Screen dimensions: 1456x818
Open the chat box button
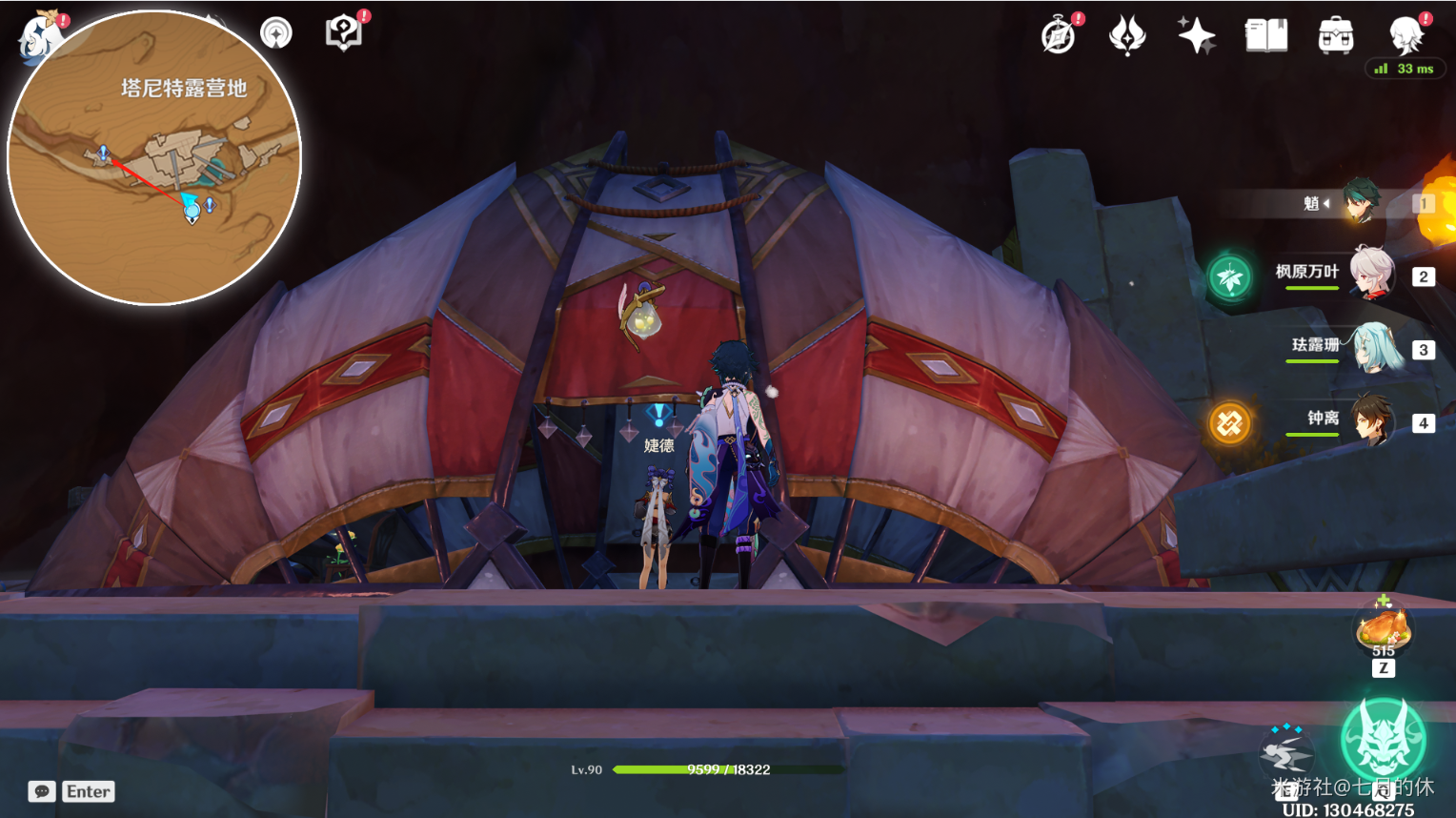point(42,791)
